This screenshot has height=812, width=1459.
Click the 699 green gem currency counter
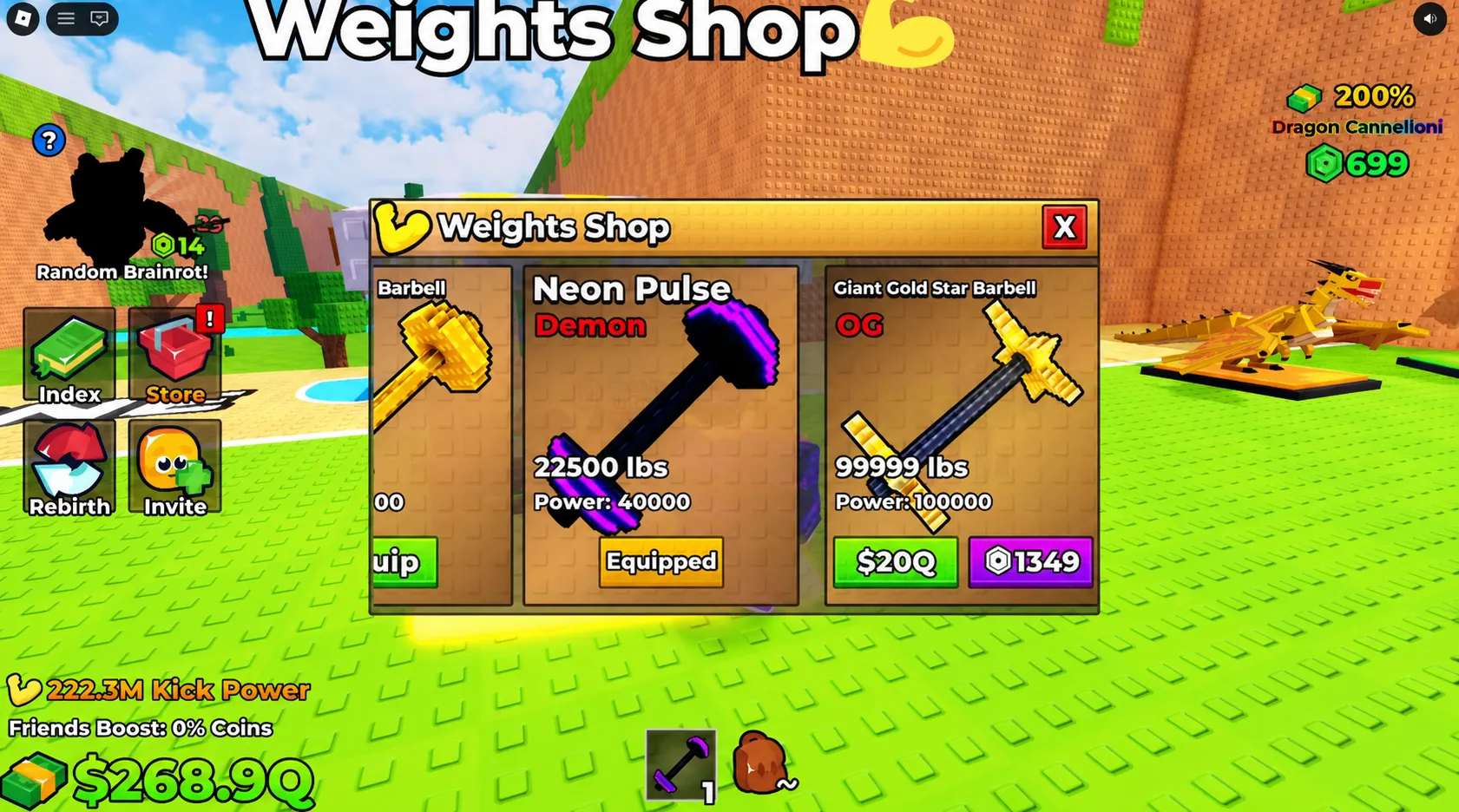(x=1356, y=163)
